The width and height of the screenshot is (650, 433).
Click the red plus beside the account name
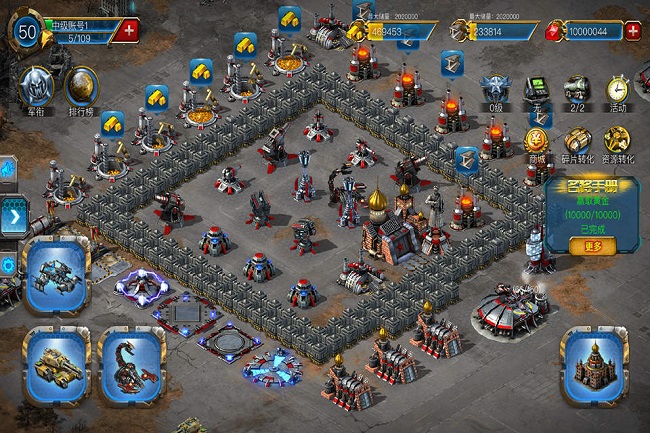tap(129, 30)
